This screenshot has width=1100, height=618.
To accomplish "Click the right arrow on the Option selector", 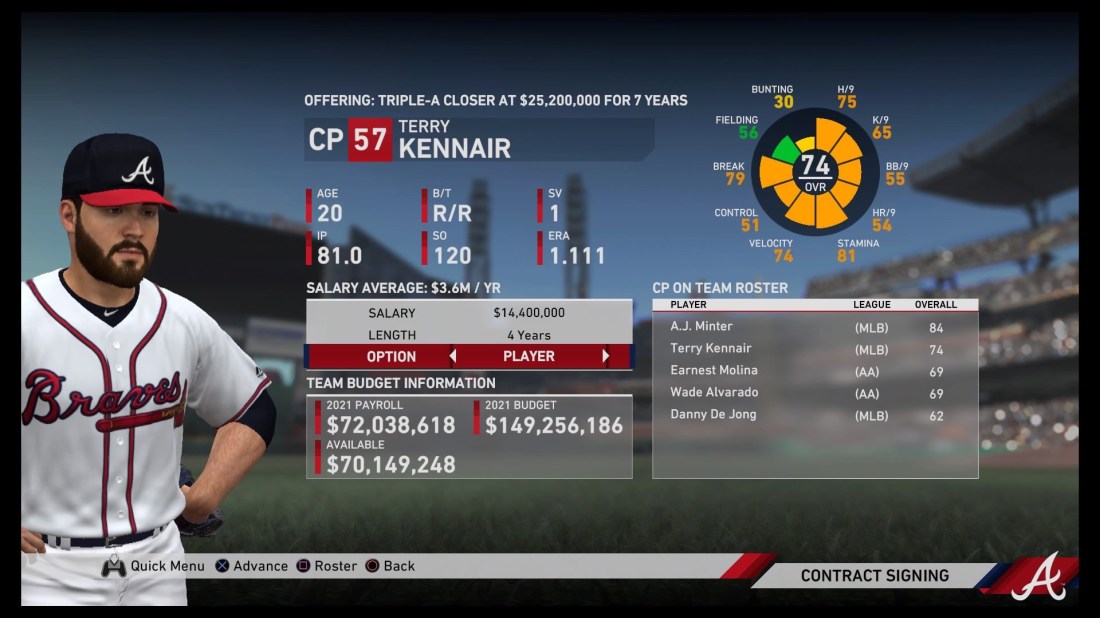I will tap(605, 356).
